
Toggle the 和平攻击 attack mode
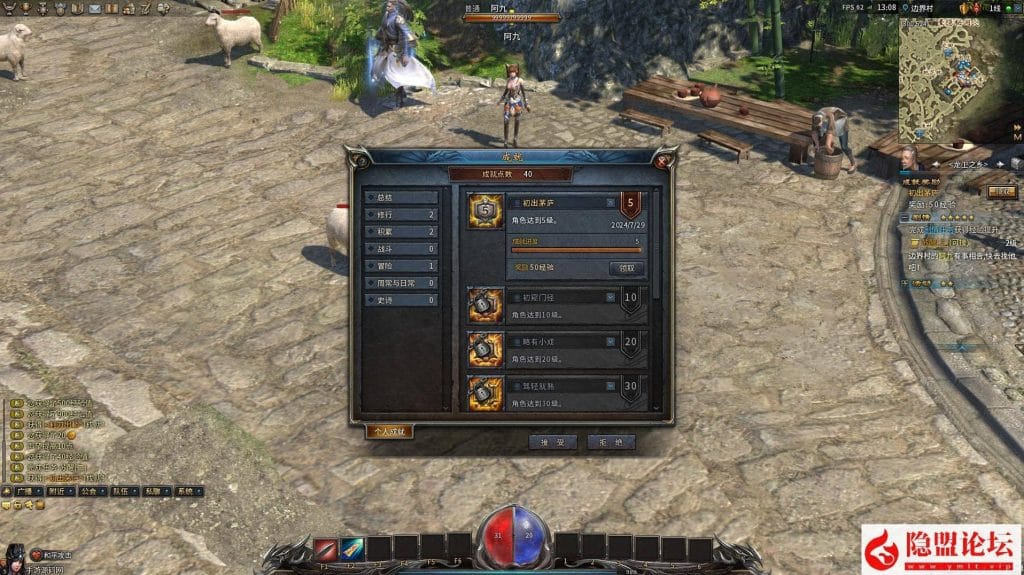pyautogui.click(x=50, y=555)
